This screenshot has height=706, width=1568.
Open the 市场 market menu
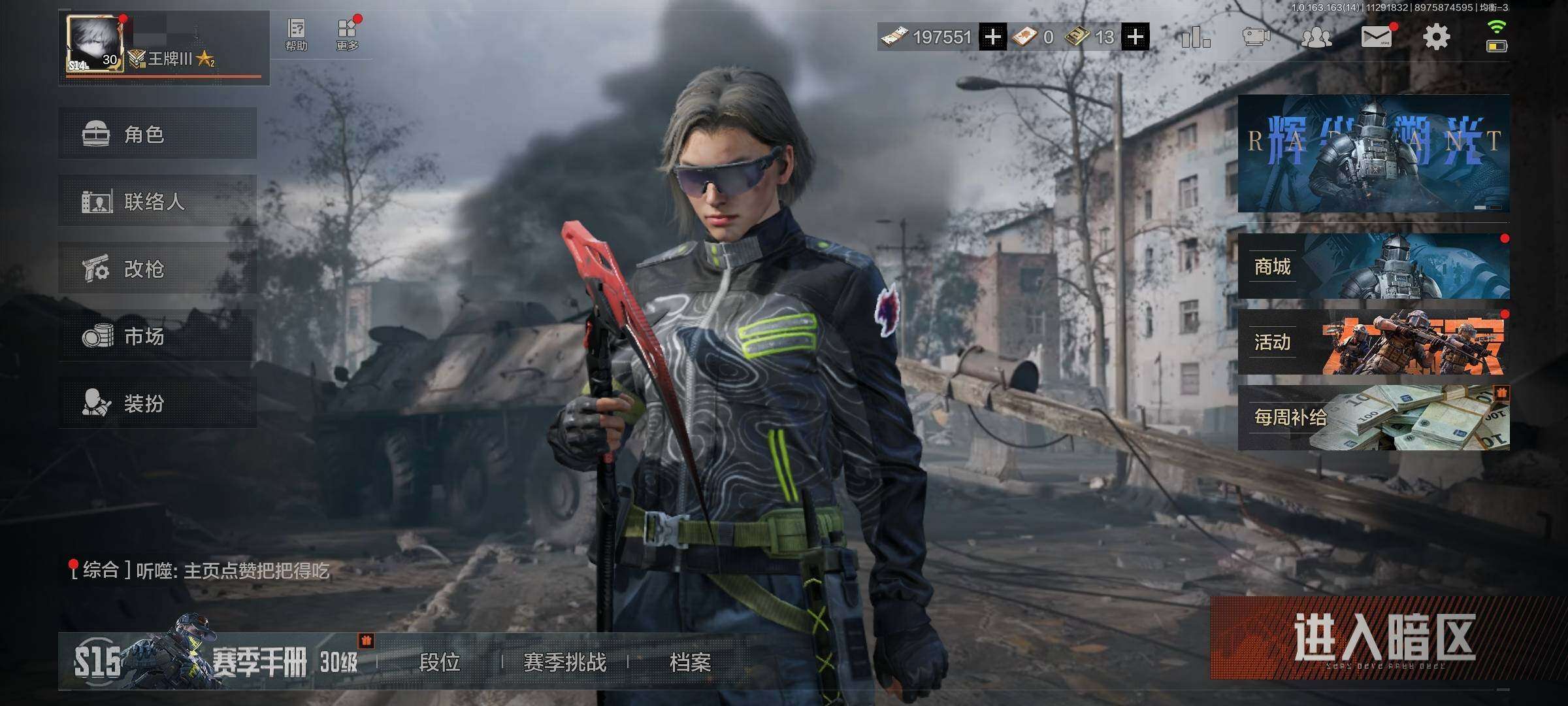coord(157,336)
